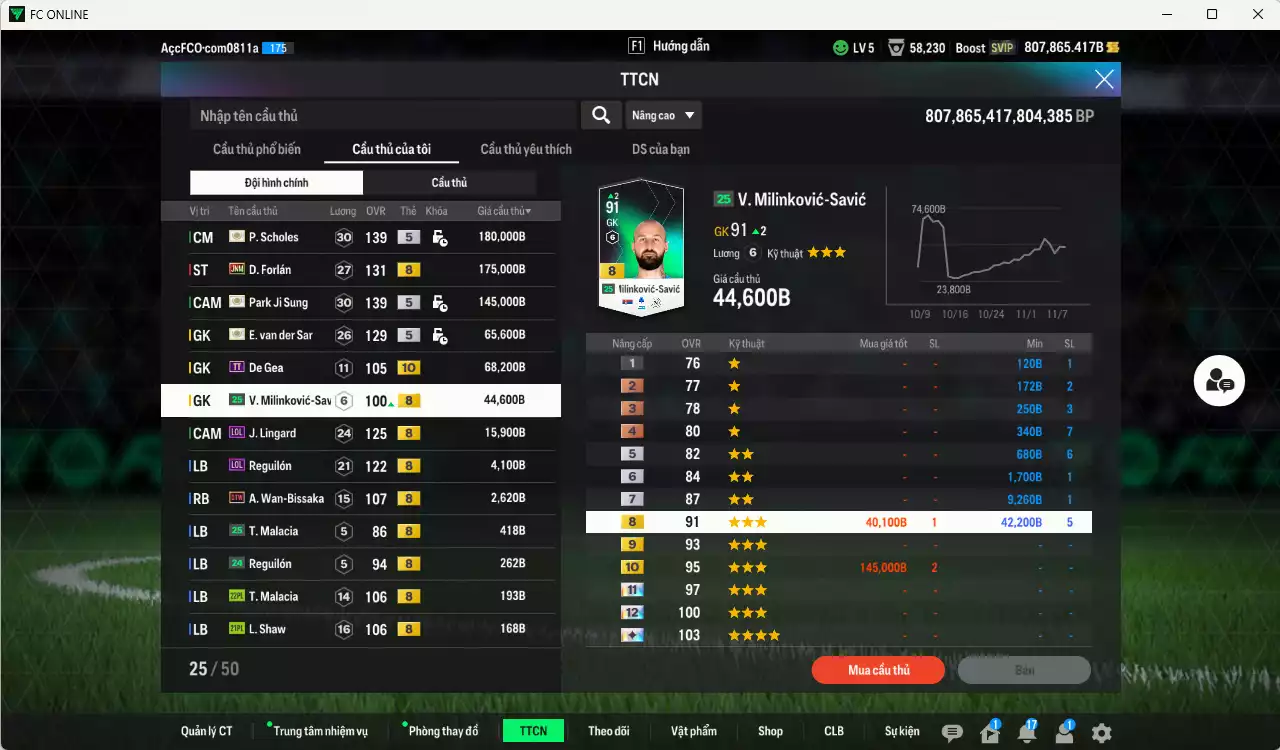Click the search magnifier icon
The width and height of the screenshot is (1280, 750).
[x=601, y=115]
